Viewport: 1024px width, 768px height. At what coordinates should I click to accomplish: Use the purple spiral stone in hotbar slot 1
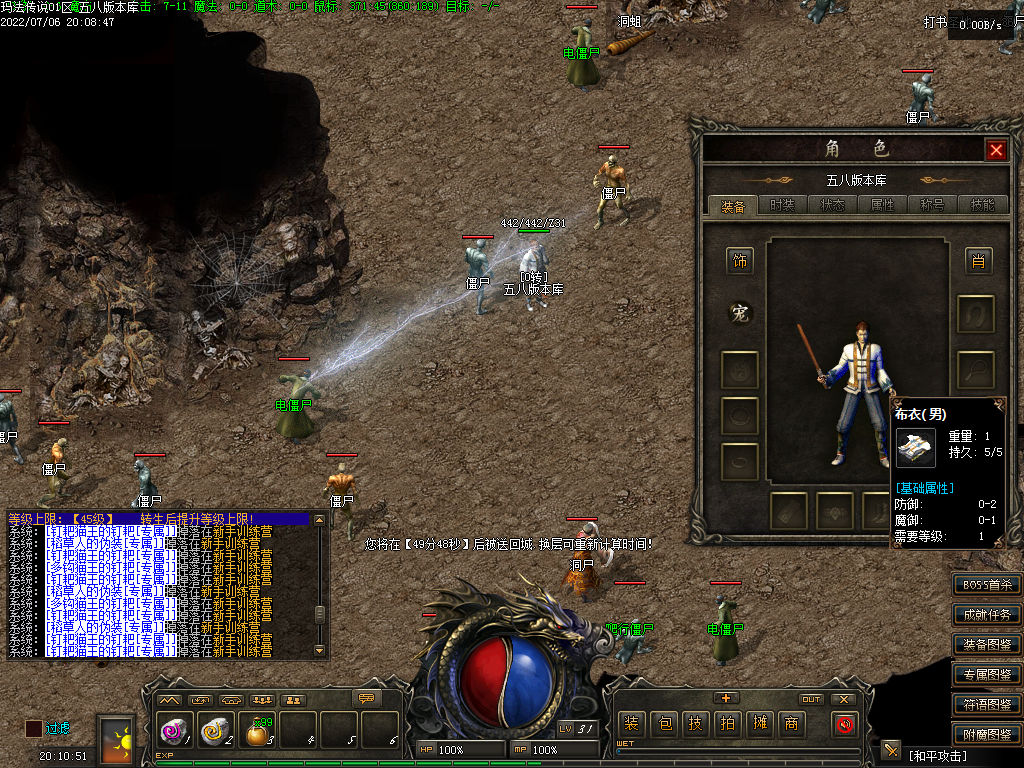(x=173, y=733)
